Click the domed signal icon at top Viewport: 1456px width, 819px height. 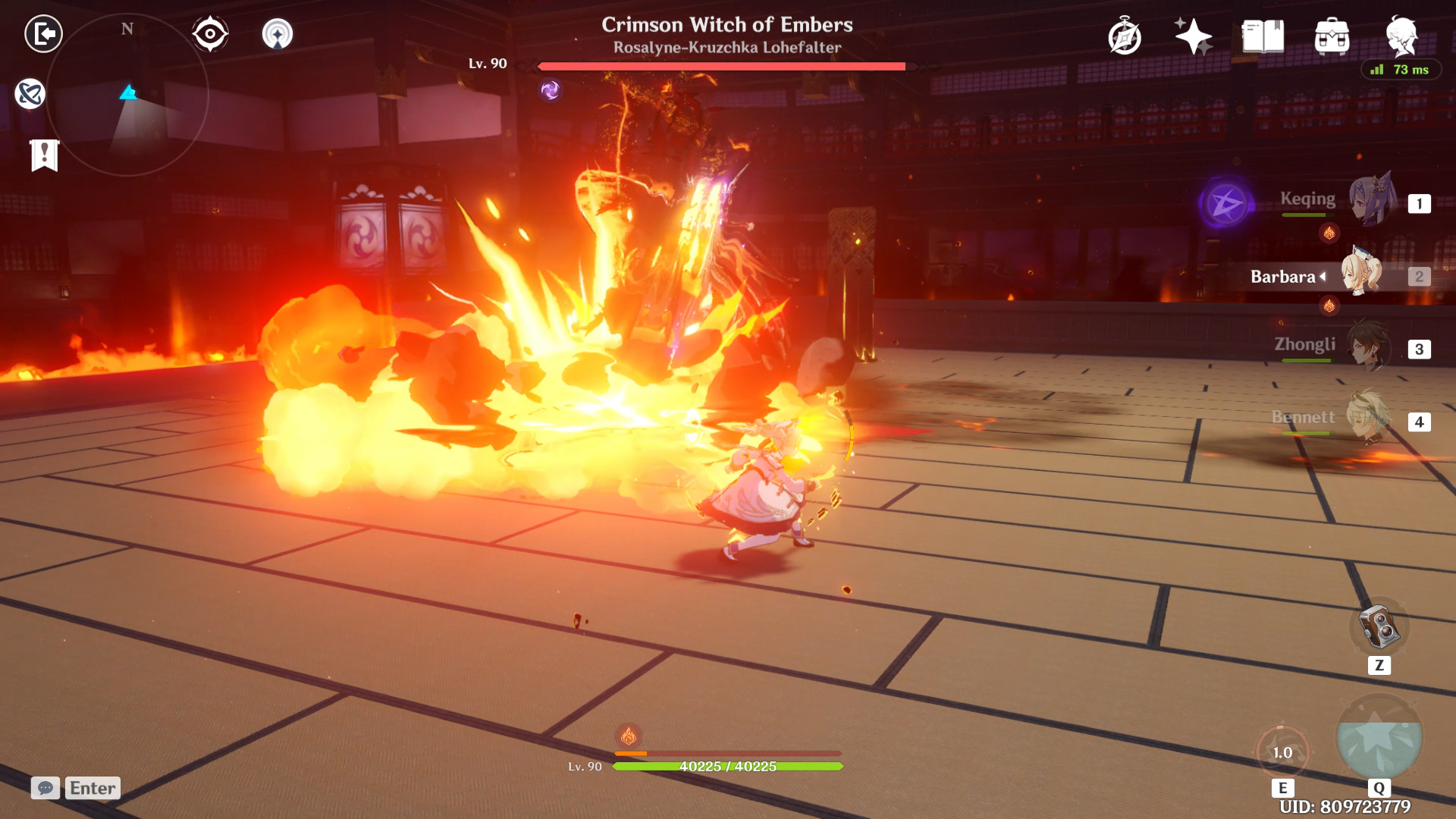[278, 34]
